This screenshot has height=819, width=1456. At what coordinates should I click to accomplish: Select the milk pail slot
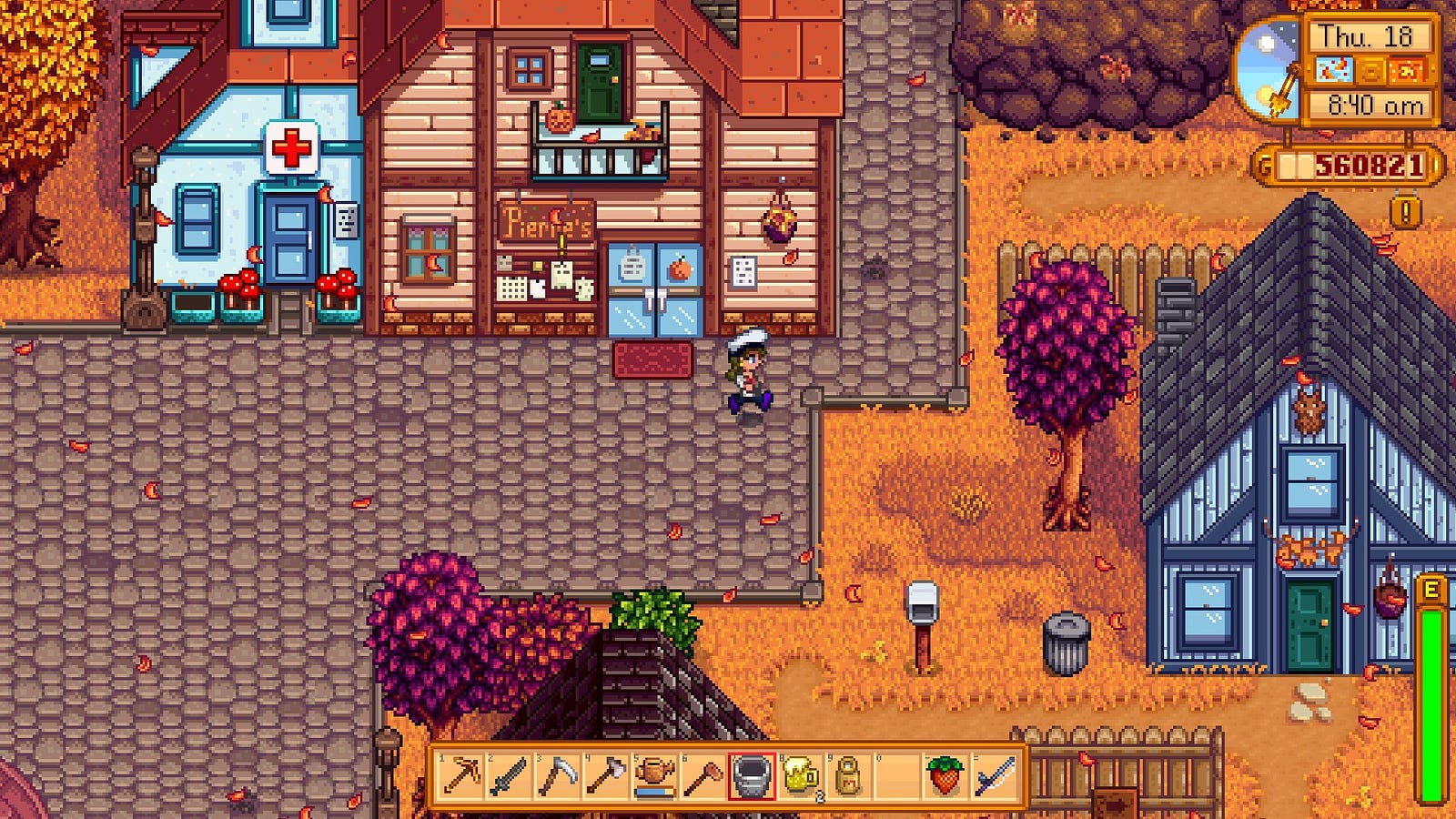click(x=752, y=776)
